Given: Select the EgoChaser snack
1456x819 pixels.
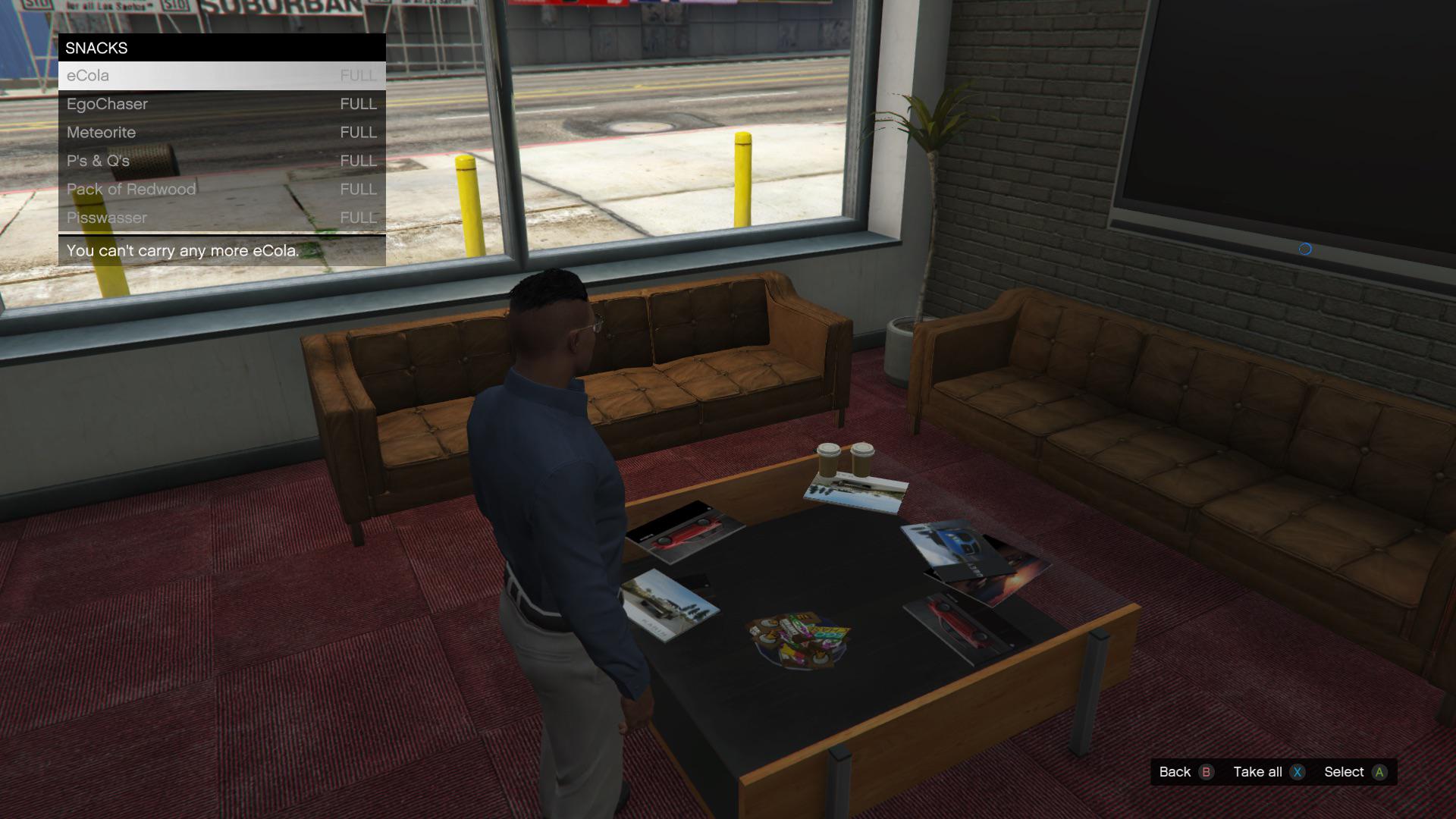Looking at the screenshot, I should (x=106, y=104).
